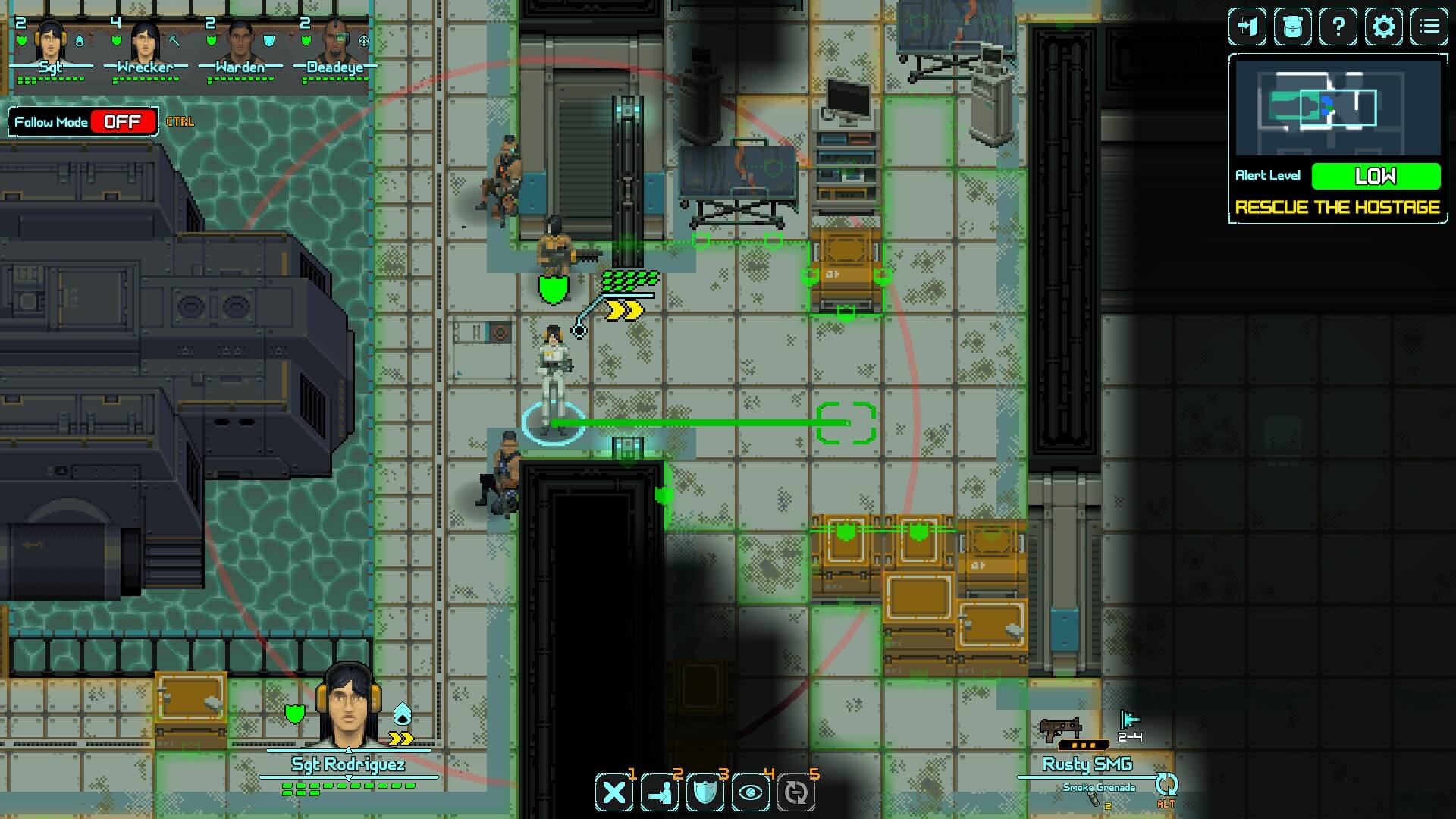Image resolution: width=1456 pixels, height=819 pixels.
Task: Select Warden squad member portrait
Action: pyautogui.click(x=240, y=40)
